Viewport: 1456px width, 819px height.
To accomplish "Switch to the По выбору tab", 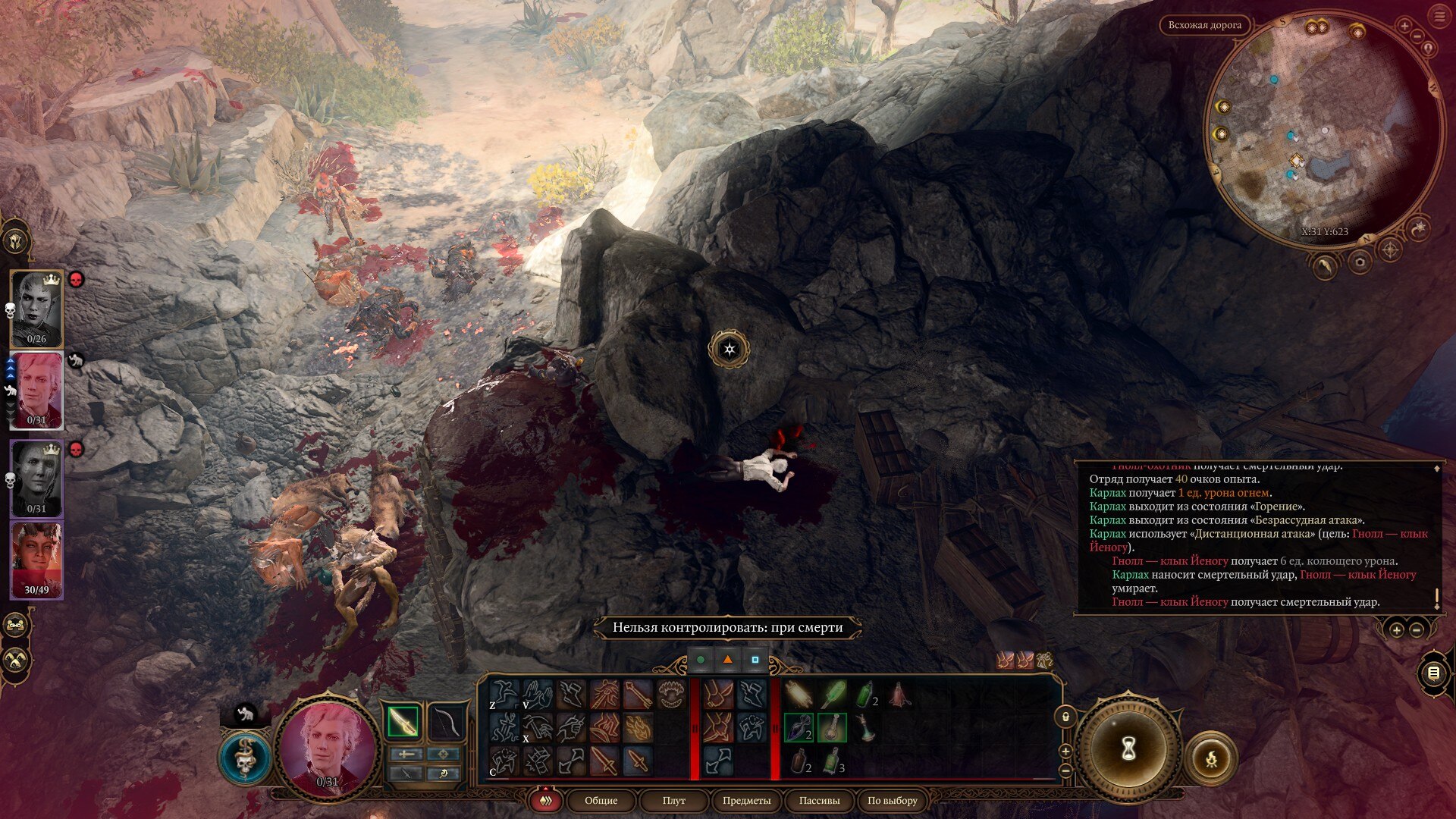I will (x=892, y=800).
